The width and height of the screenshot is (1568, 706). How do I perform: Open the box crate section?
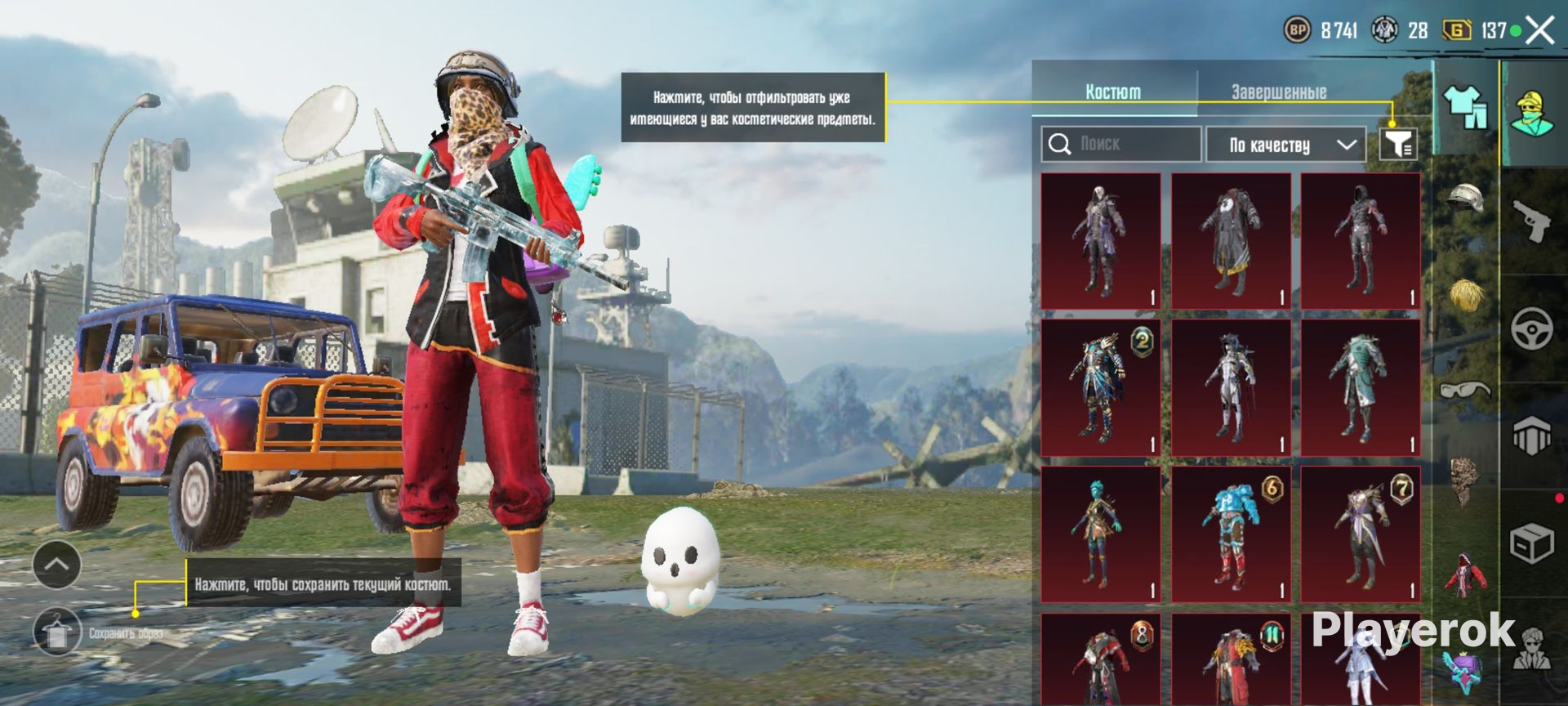[x=1532, y=543]
